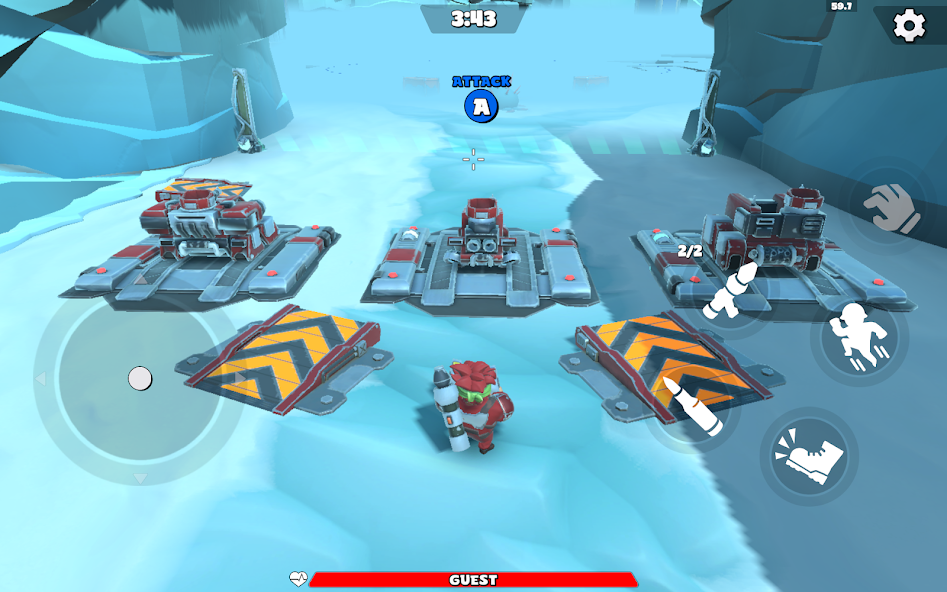Tap the boot jump button

click(x=809, y=455)
